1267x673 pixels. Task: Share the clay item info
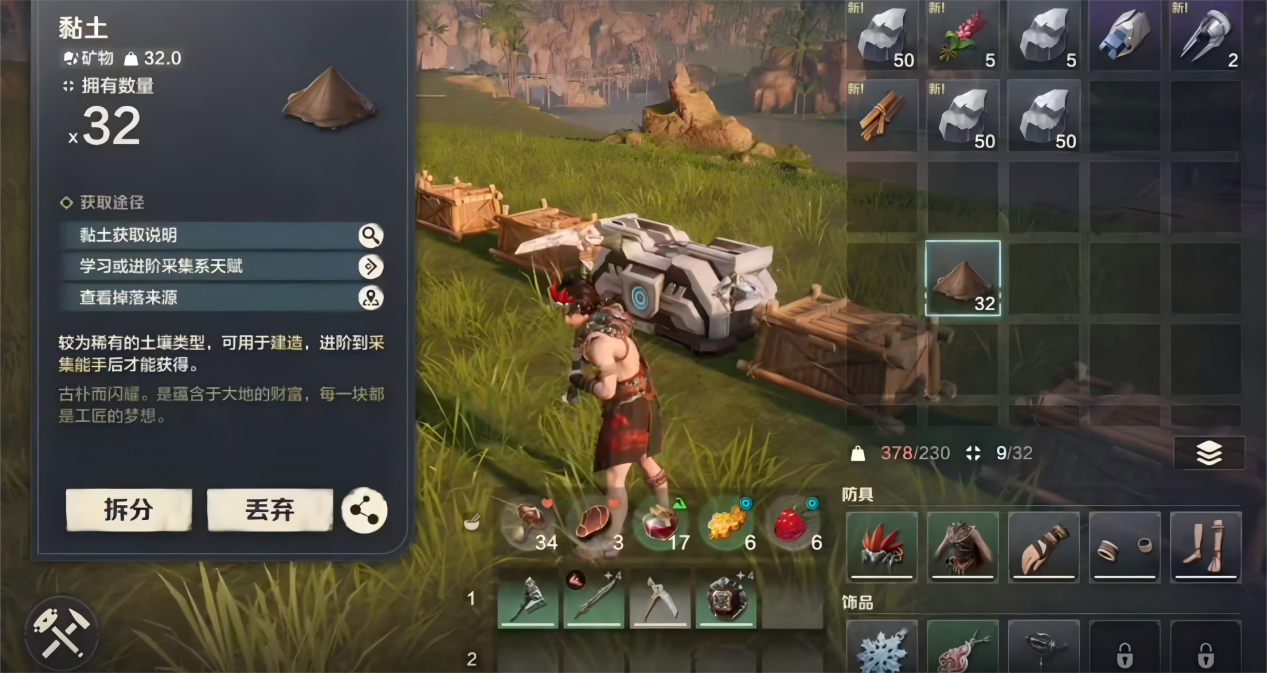(x=364, y=510)
